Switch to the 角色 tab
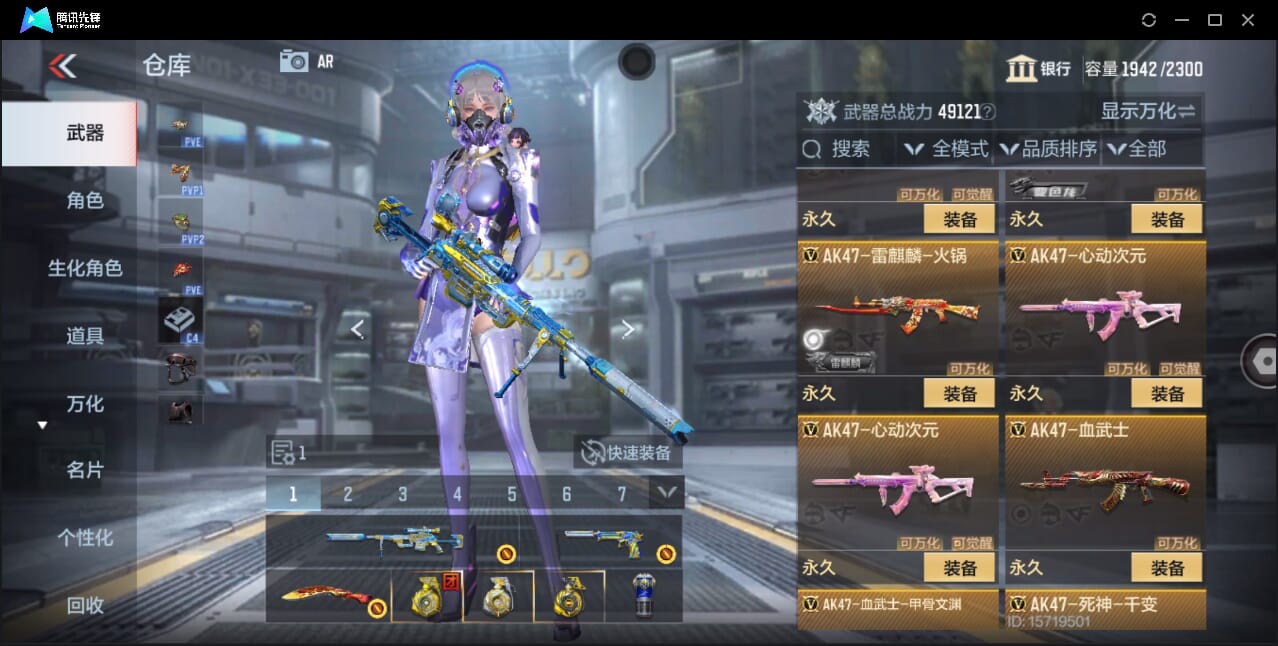The height and width of the screenshot is (646, 1278). [x=84, y=201]
